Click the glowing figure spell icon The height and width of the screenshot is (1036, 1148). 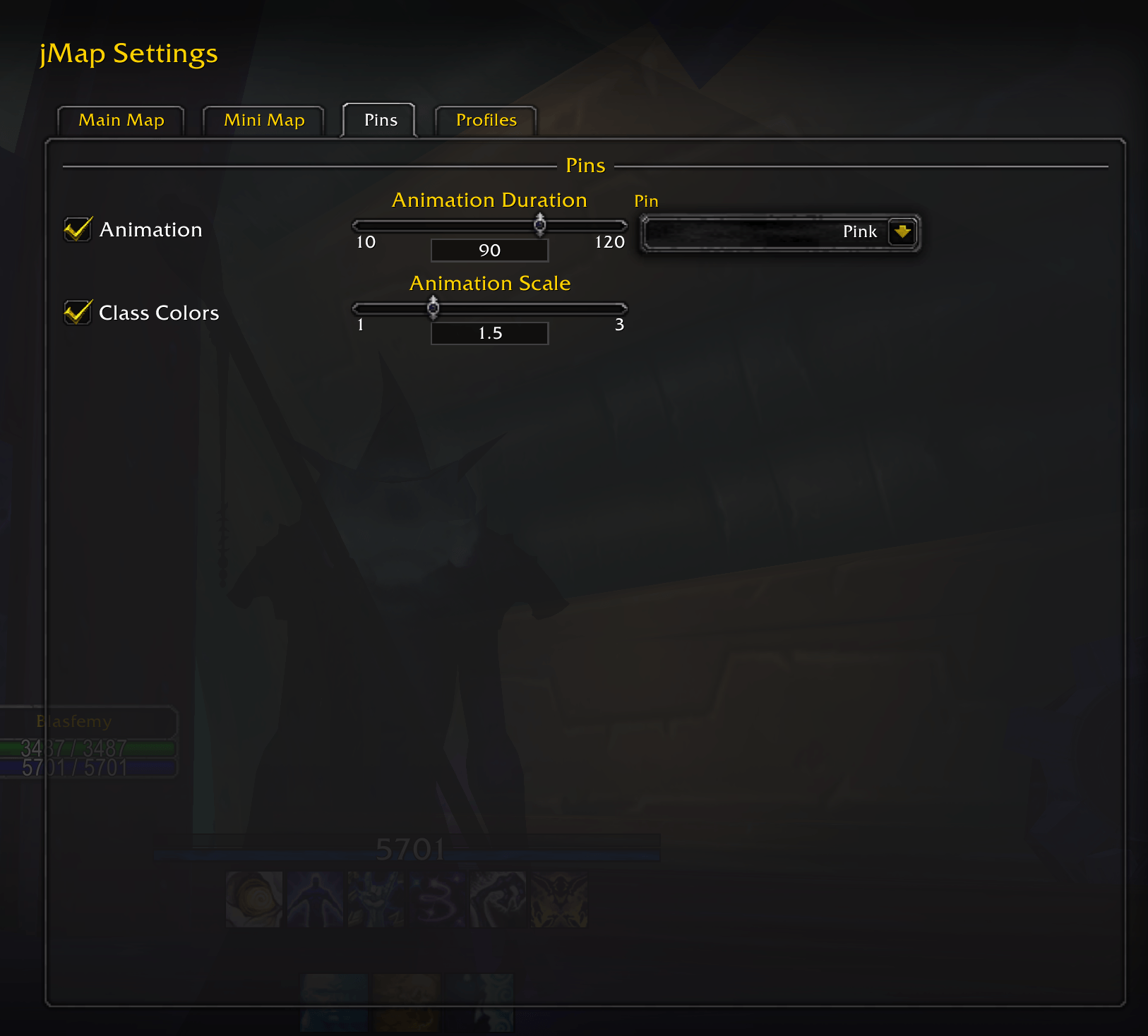314,898
